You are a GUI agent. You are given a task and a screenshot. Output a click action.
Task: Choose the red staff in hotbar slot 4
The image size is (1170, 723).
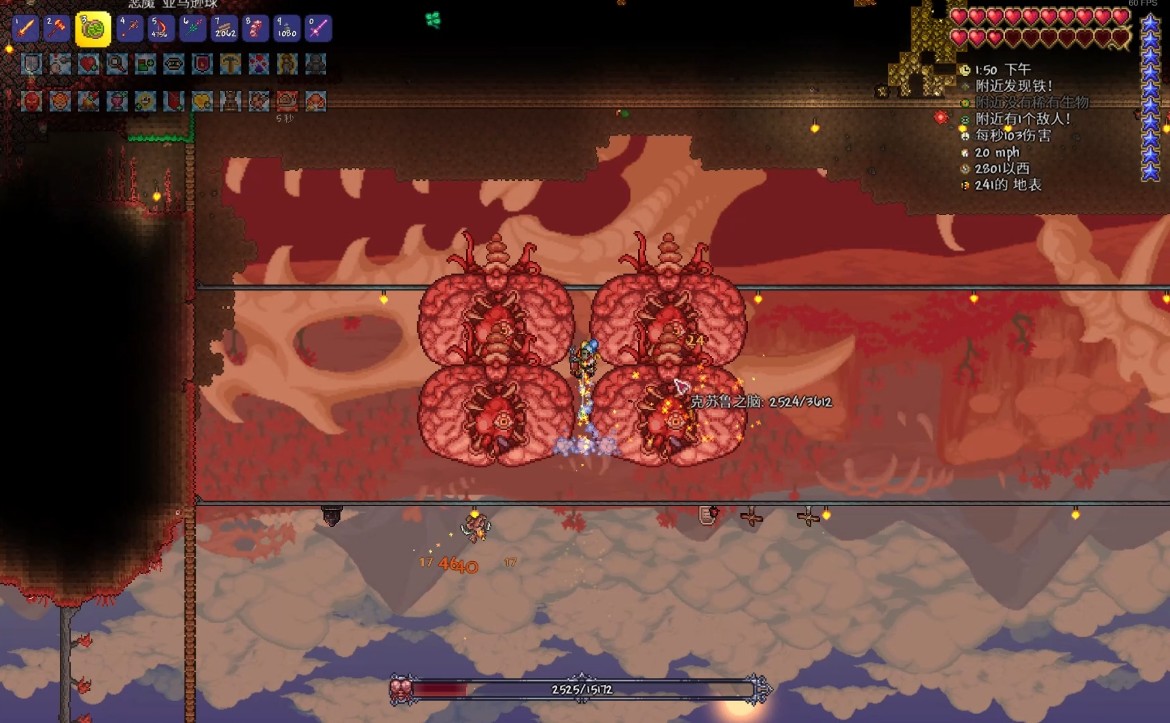point(130,28)
